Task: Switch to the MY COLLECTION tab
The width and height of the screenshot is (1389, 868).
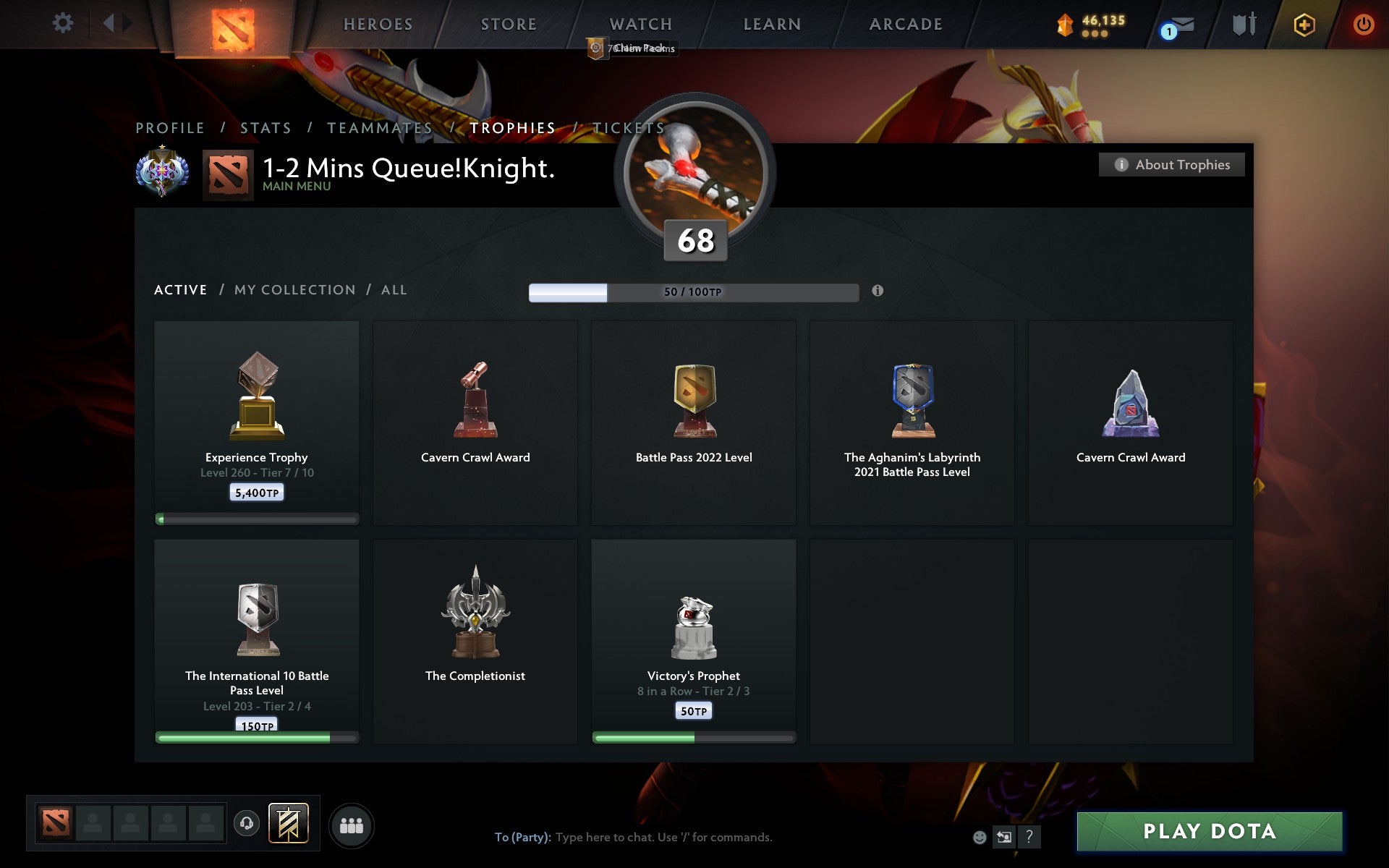Action: (x=294, y=289)
